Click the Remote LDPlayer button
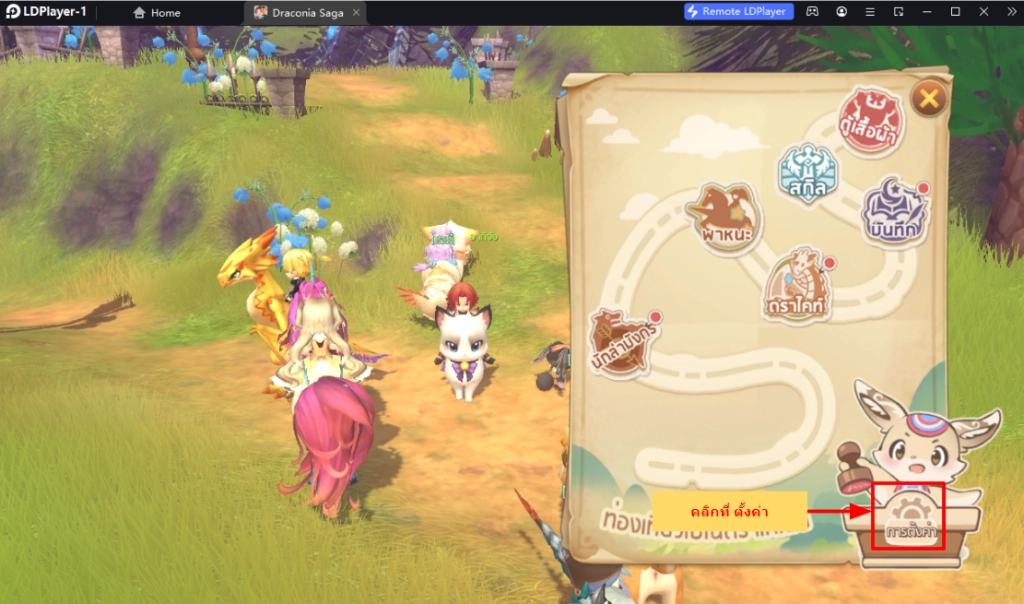1024x604 pixels. click(x=740, y=12)
